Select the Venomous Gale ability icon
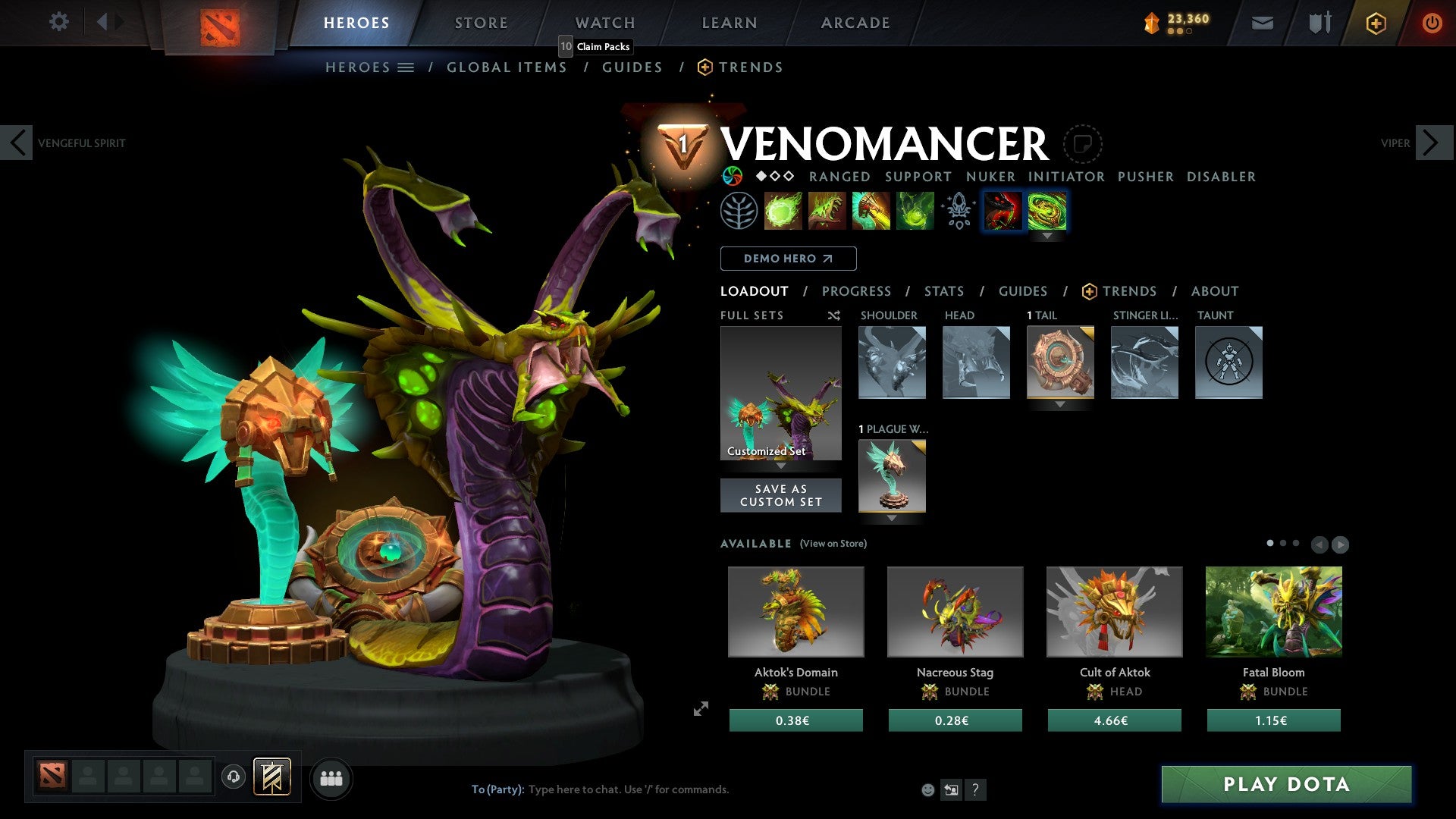This screenshot has height=819, width=1456. pos(783,210)
